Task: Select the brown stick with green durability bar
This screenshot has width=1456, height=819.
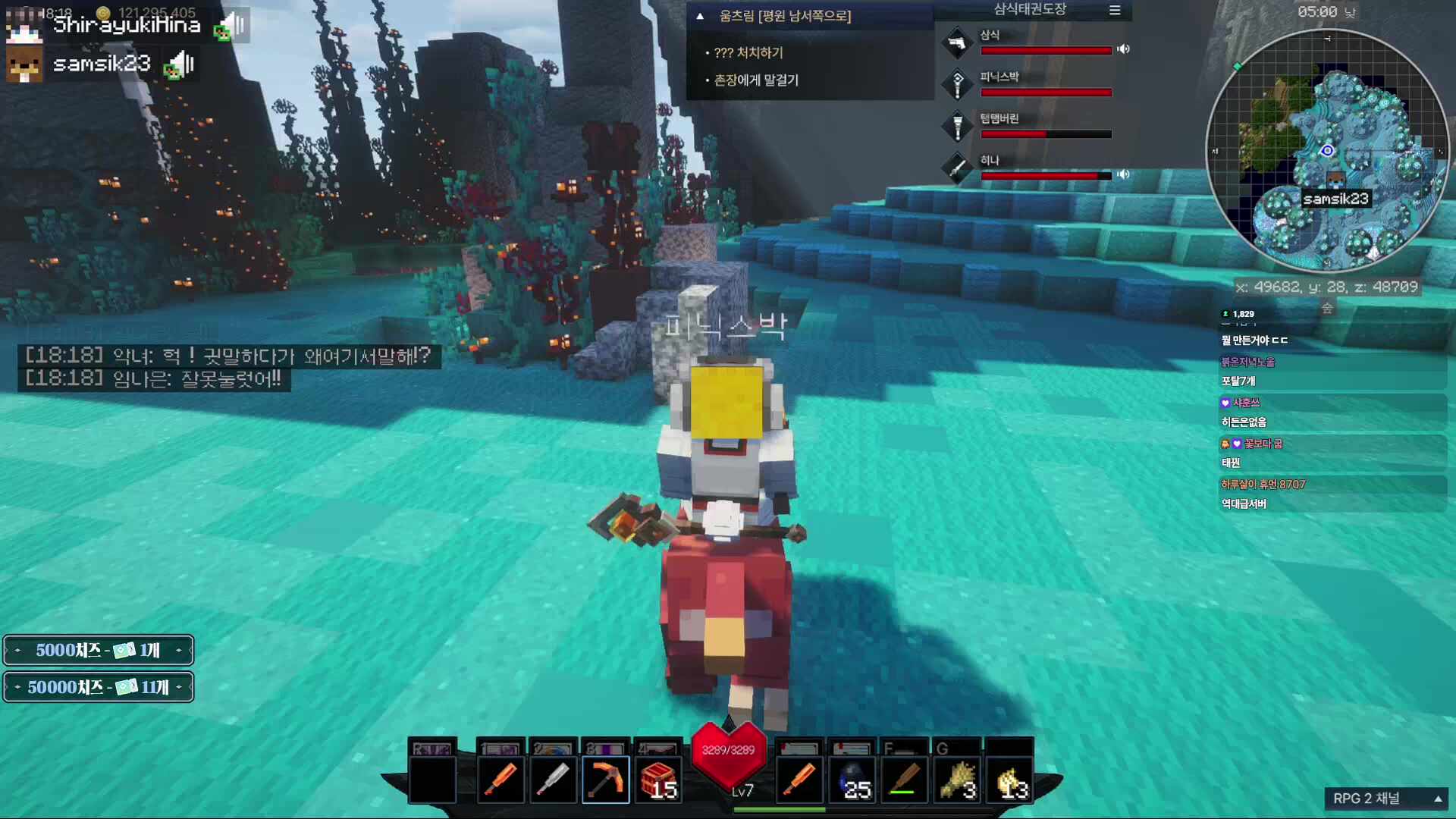Action: [x=904, y=780]
